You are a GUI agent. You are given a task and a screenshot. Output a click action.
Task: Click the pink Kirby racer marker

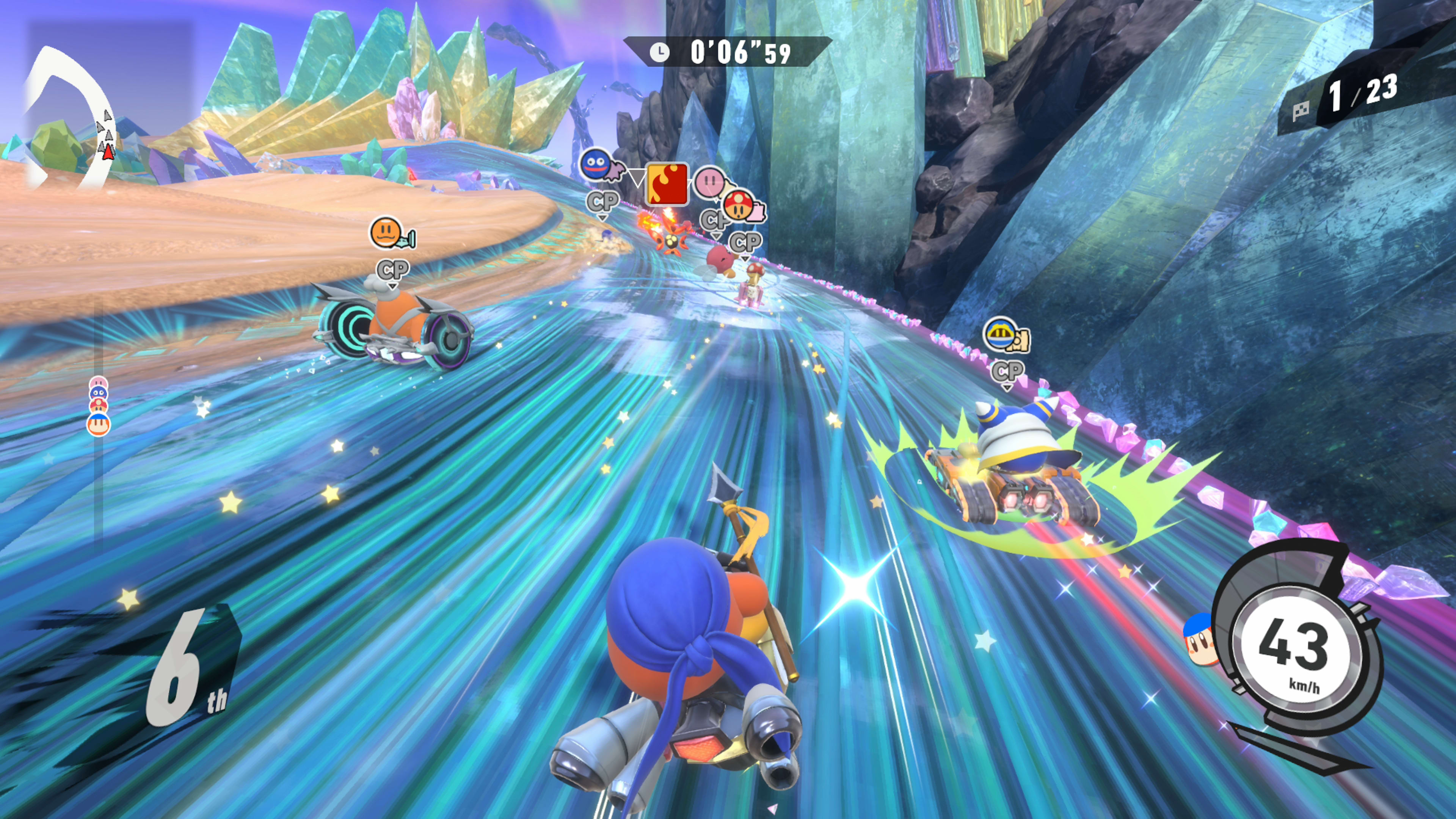[x=709, y=182]
